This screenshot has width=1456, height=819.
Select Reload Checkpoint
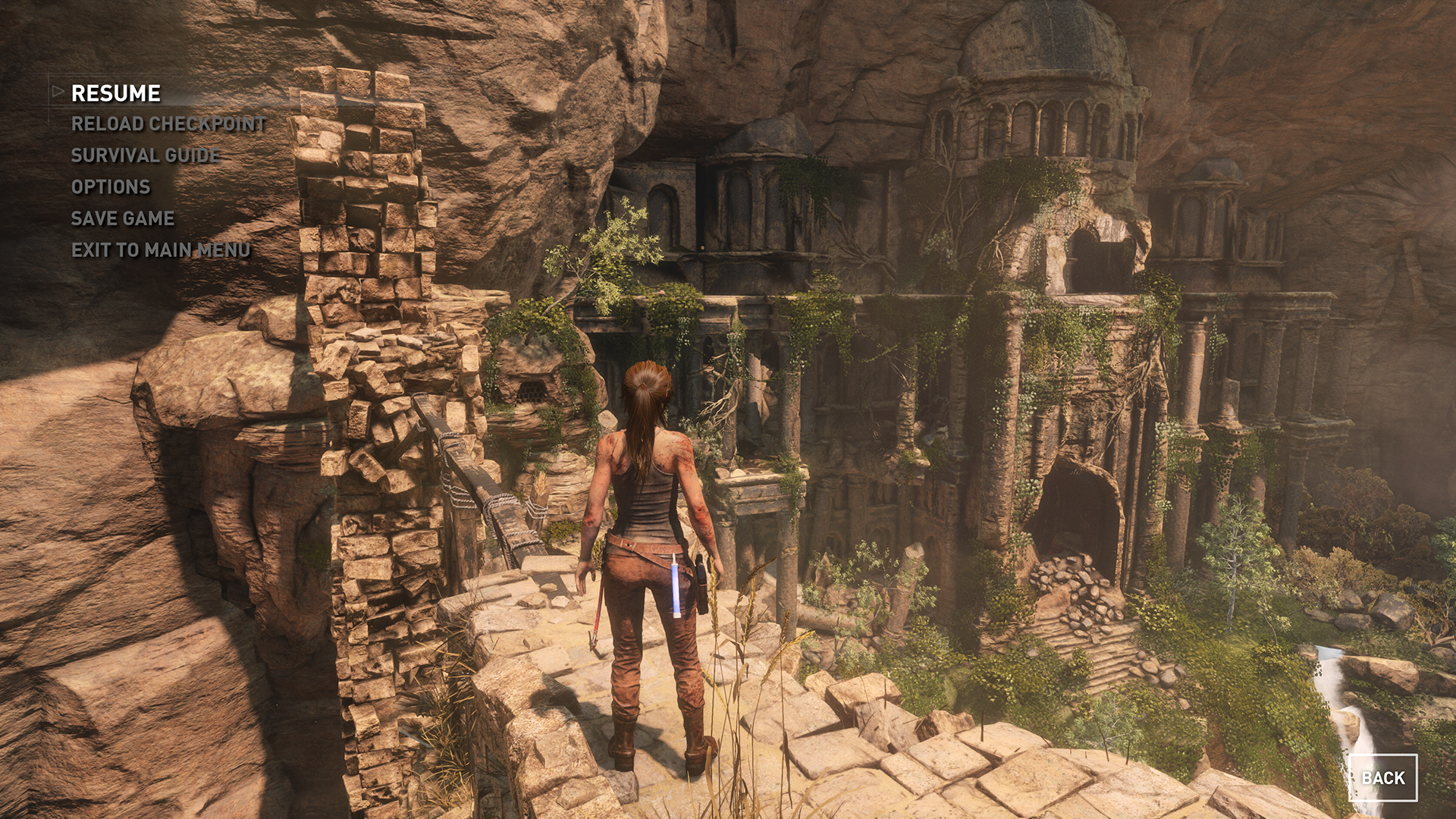pyautogui.click(x=168, y=124)
